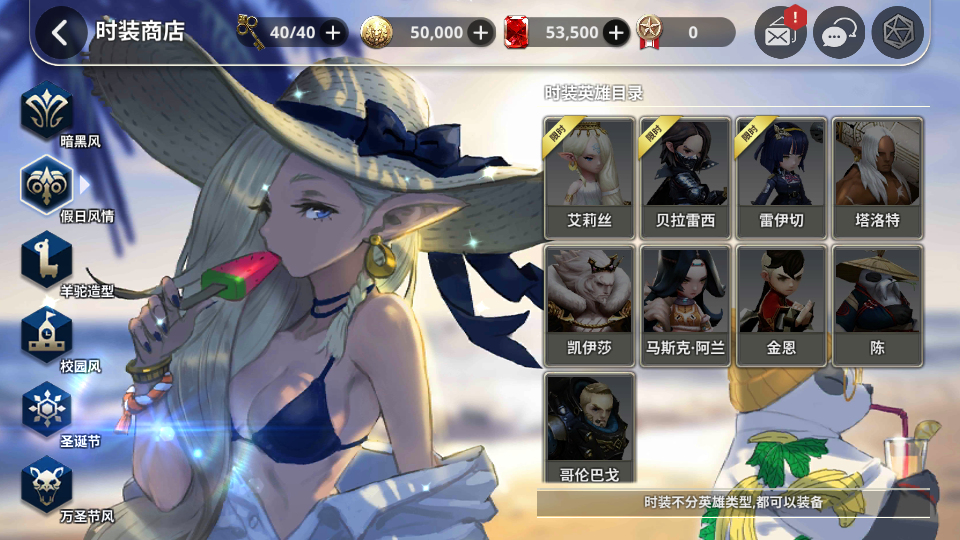Select hero 塔洛特 costume tile
This screenshot has width=960, height=540.
(878, 177)
